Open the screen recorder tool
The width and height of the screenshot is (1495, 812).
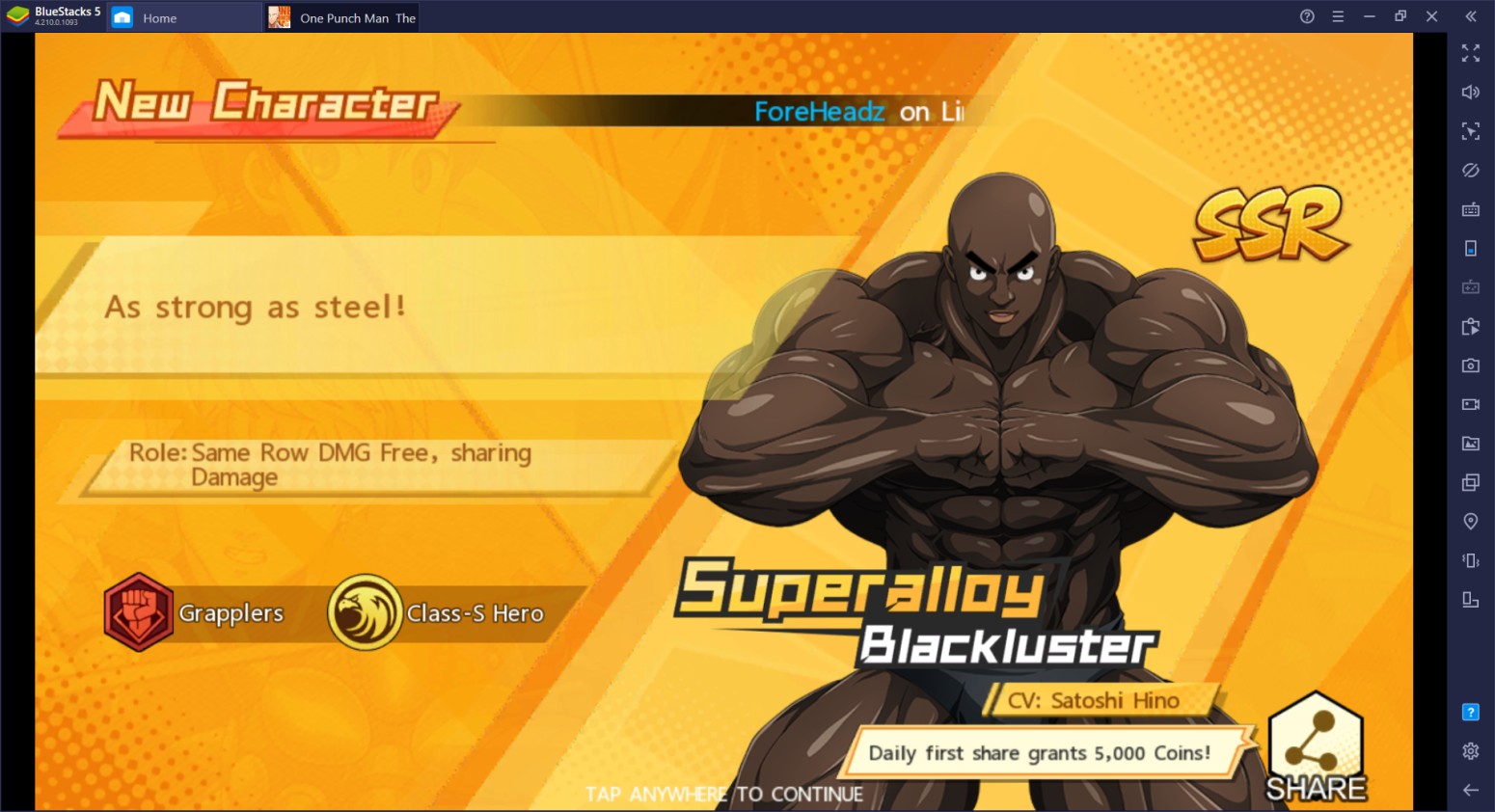pos(1470,404)
